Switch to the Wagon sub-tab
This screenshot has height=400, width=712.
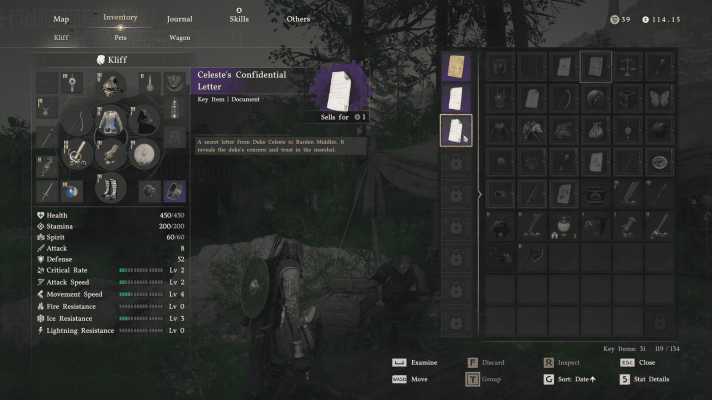181,38
